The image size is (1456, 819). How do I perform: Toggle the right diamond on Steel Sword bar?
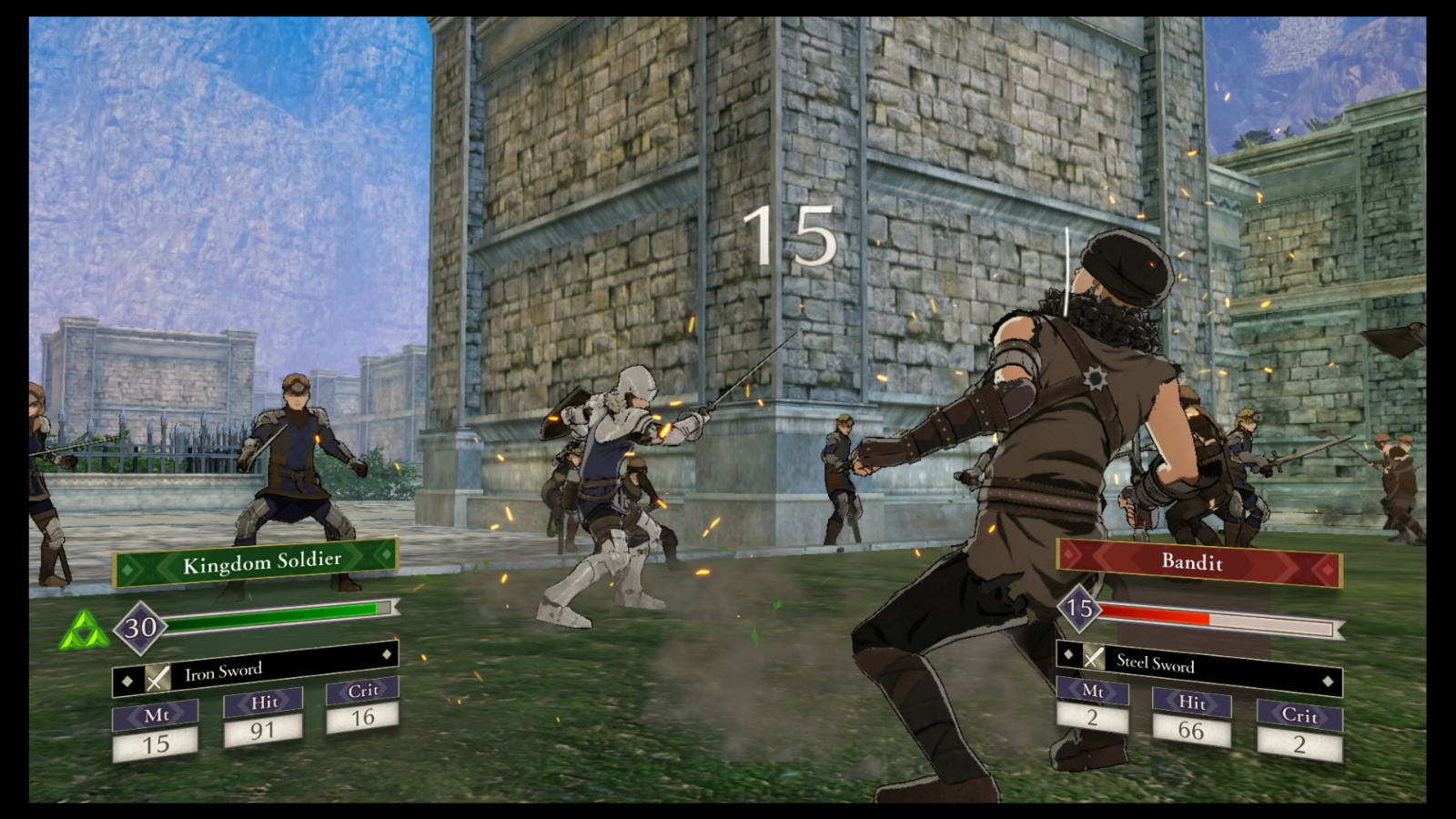click(1327, 679)
